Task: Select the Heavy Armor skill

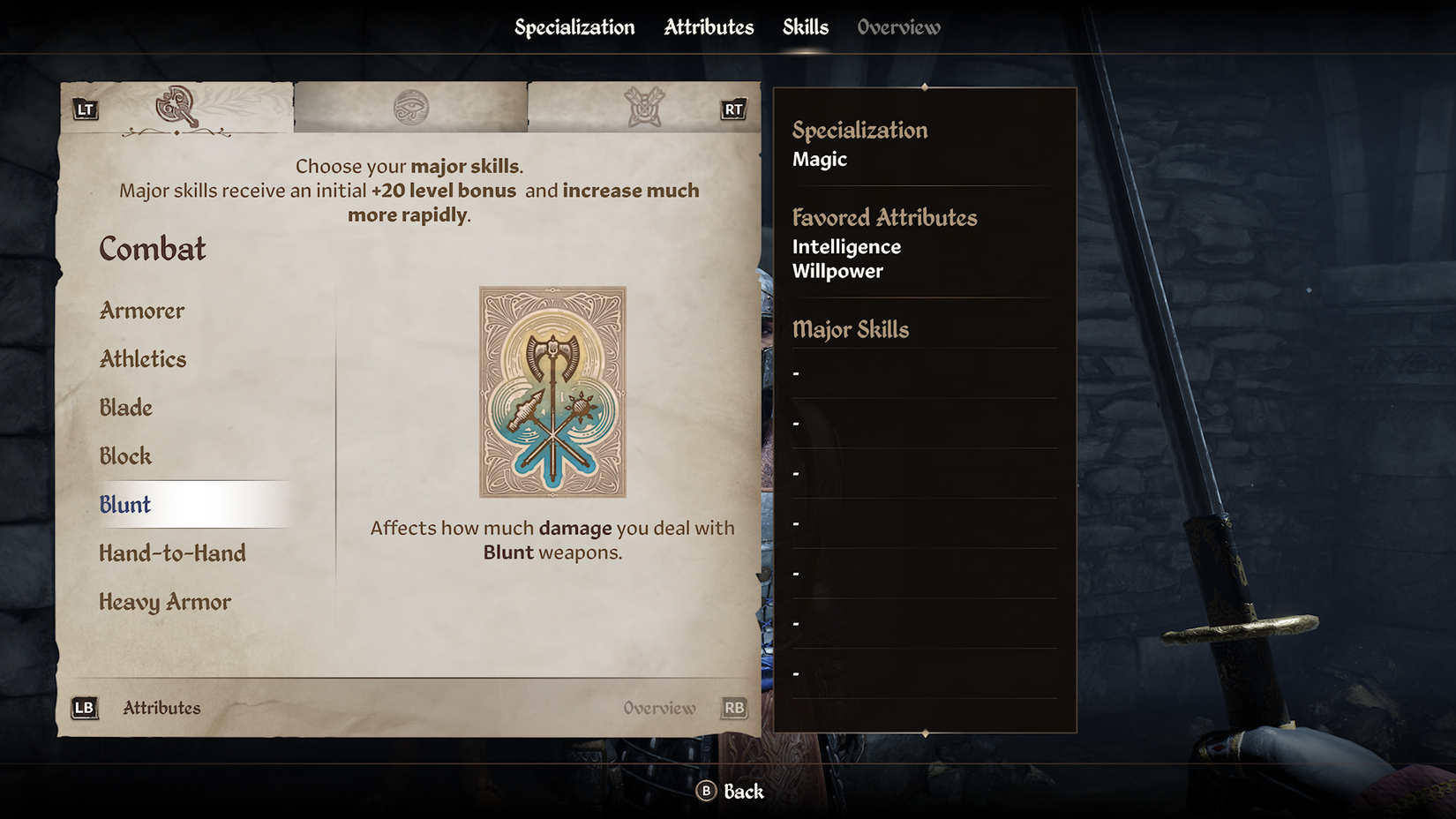Action: pyautogui.click(x=165, y=602)
